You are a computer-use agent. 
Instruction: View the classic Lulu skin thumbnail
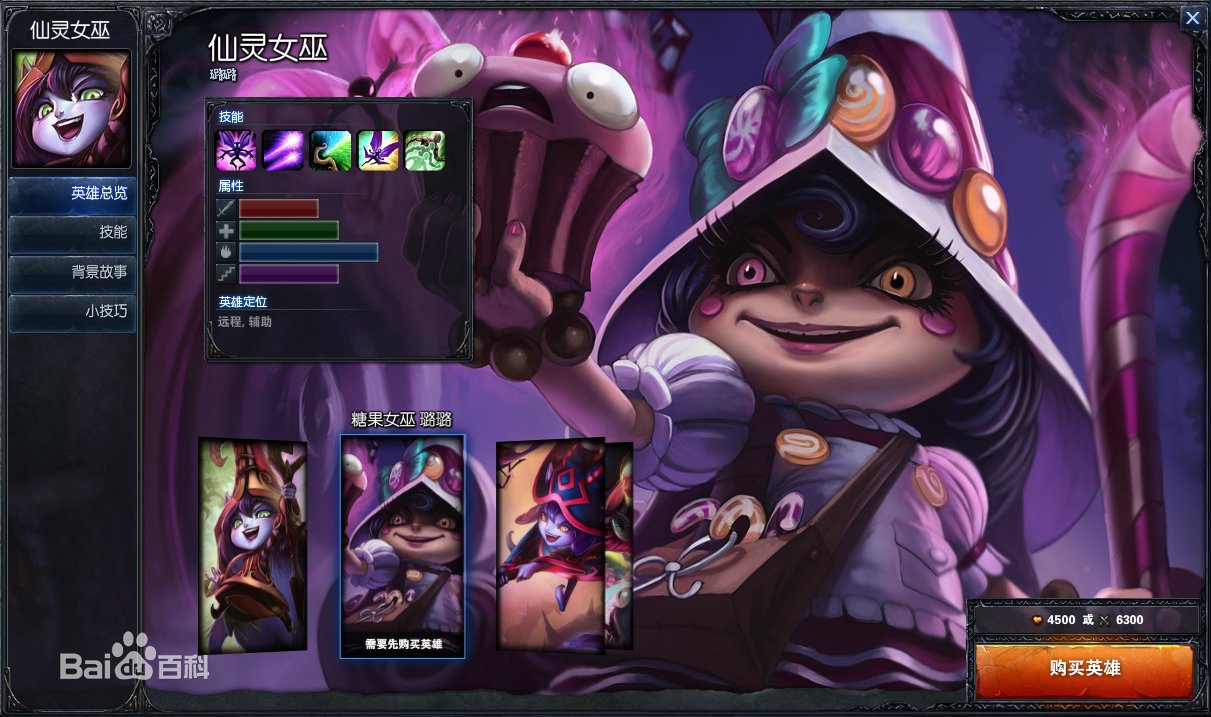252,545
